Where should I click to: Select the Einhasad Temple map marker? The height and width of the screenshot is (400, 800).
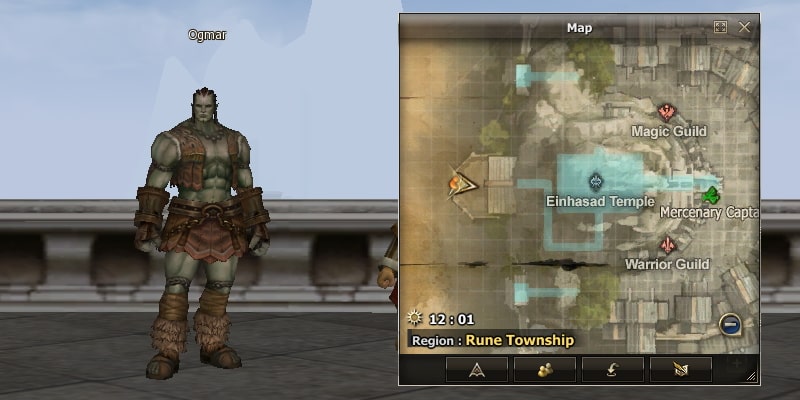point(597,181)
